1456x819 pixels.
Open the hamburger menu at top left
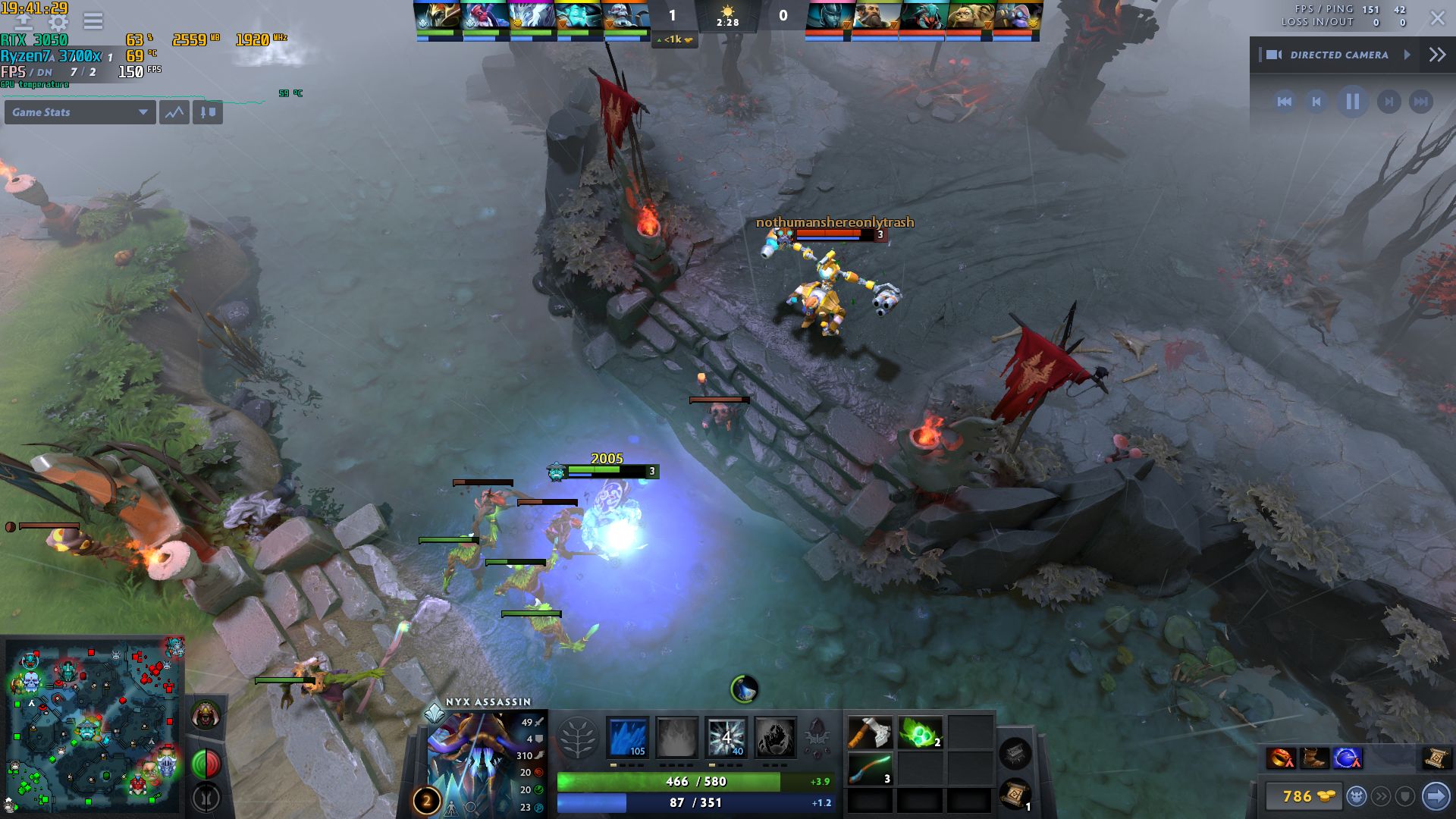[93, 20]
